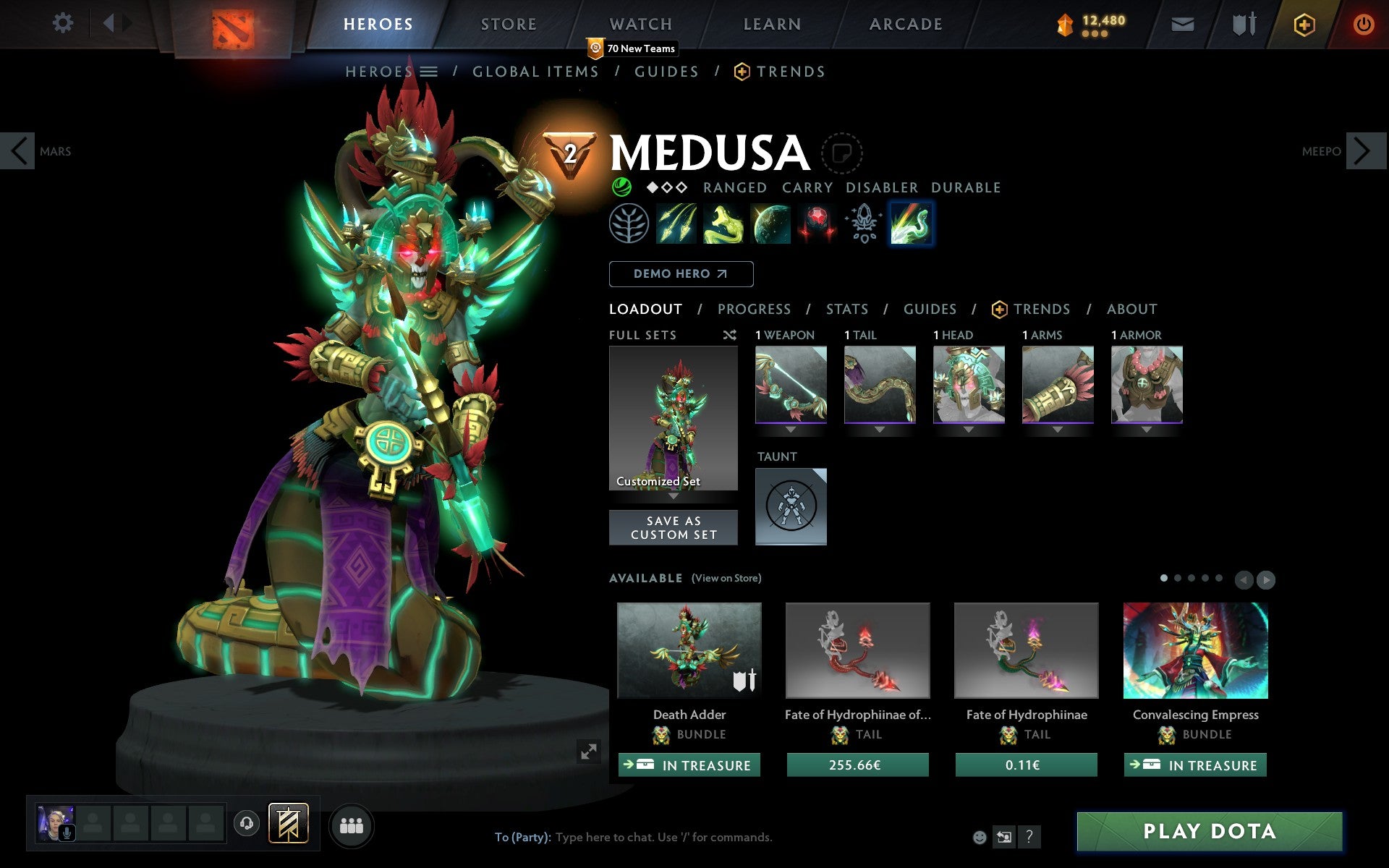Open the settings gear
Image resolution: width=1389 pixels, height=868 pixels.
pos(64,23)
